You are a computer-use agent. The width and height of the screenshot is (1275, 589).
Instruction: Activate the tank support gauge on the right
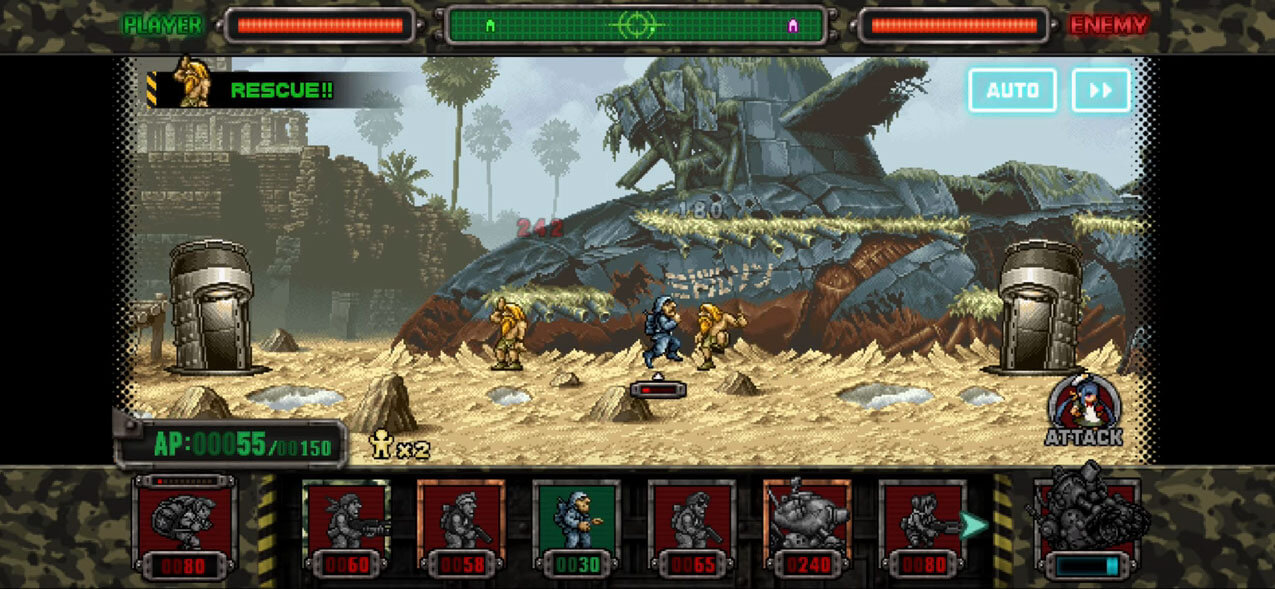click(x=1087, y=527)
